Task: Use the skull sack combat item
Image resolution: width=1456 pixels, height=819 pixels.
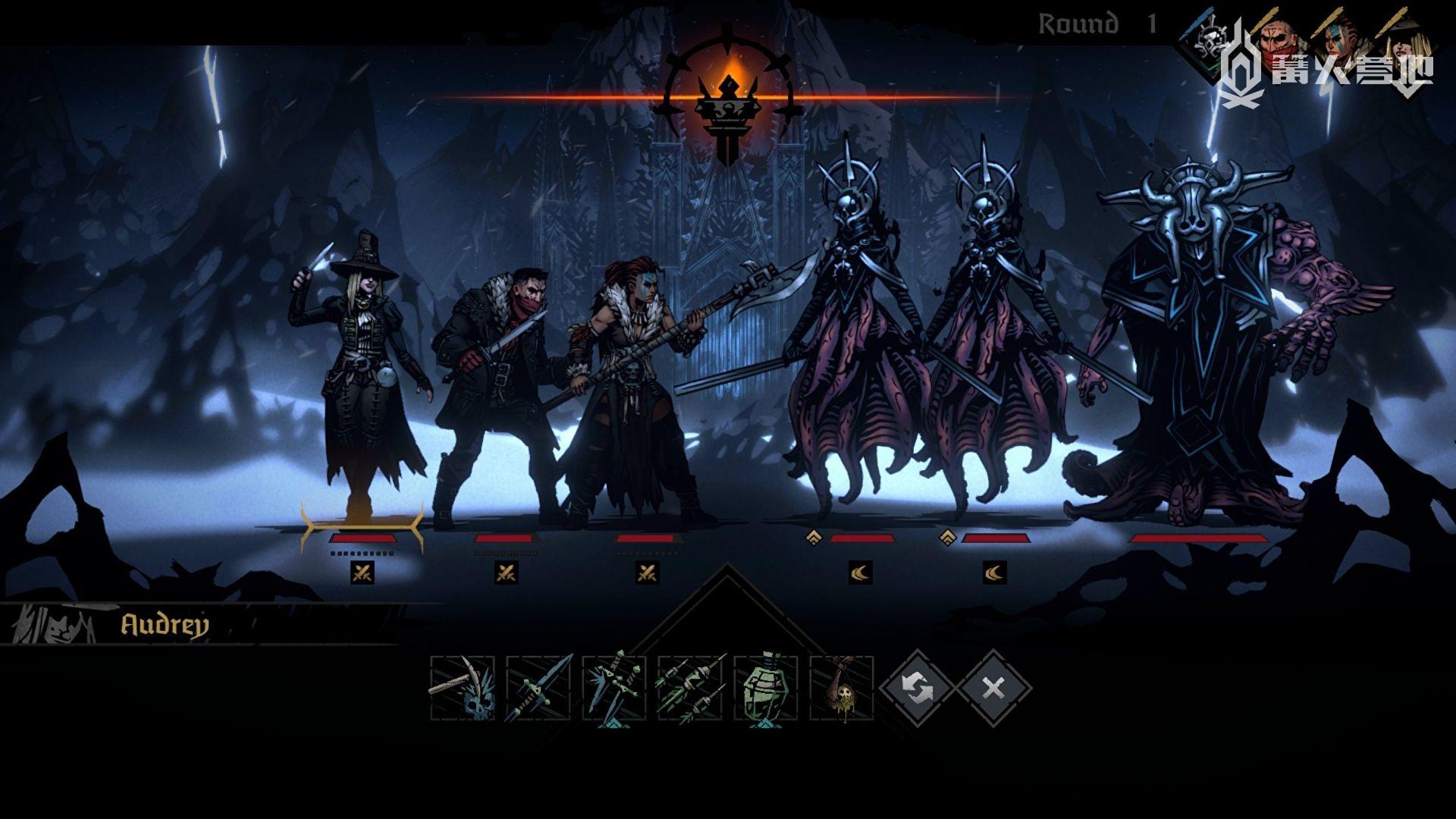Action: (842, 689)
